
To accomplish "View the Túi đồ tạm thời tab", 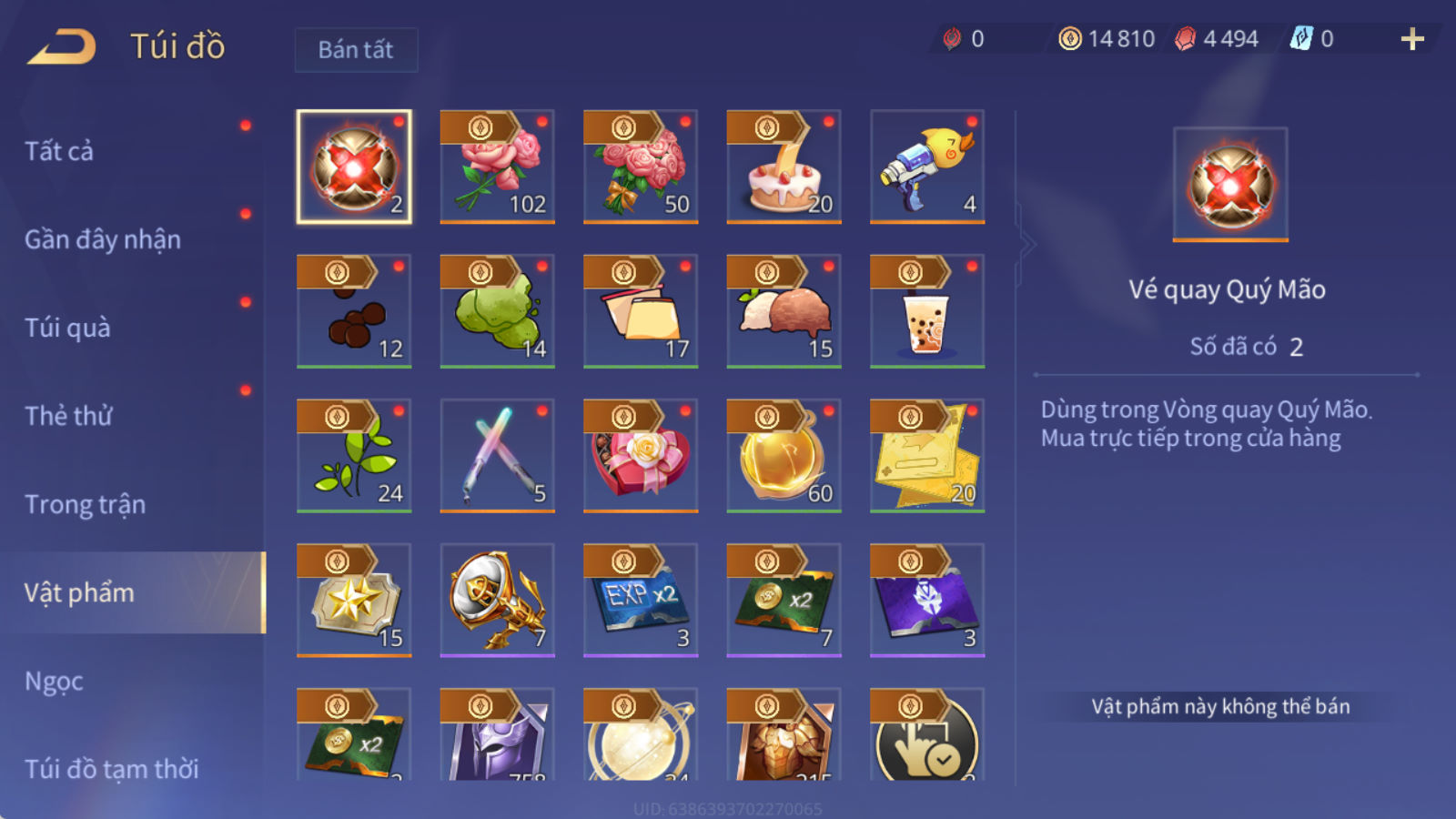I will 111,769.
